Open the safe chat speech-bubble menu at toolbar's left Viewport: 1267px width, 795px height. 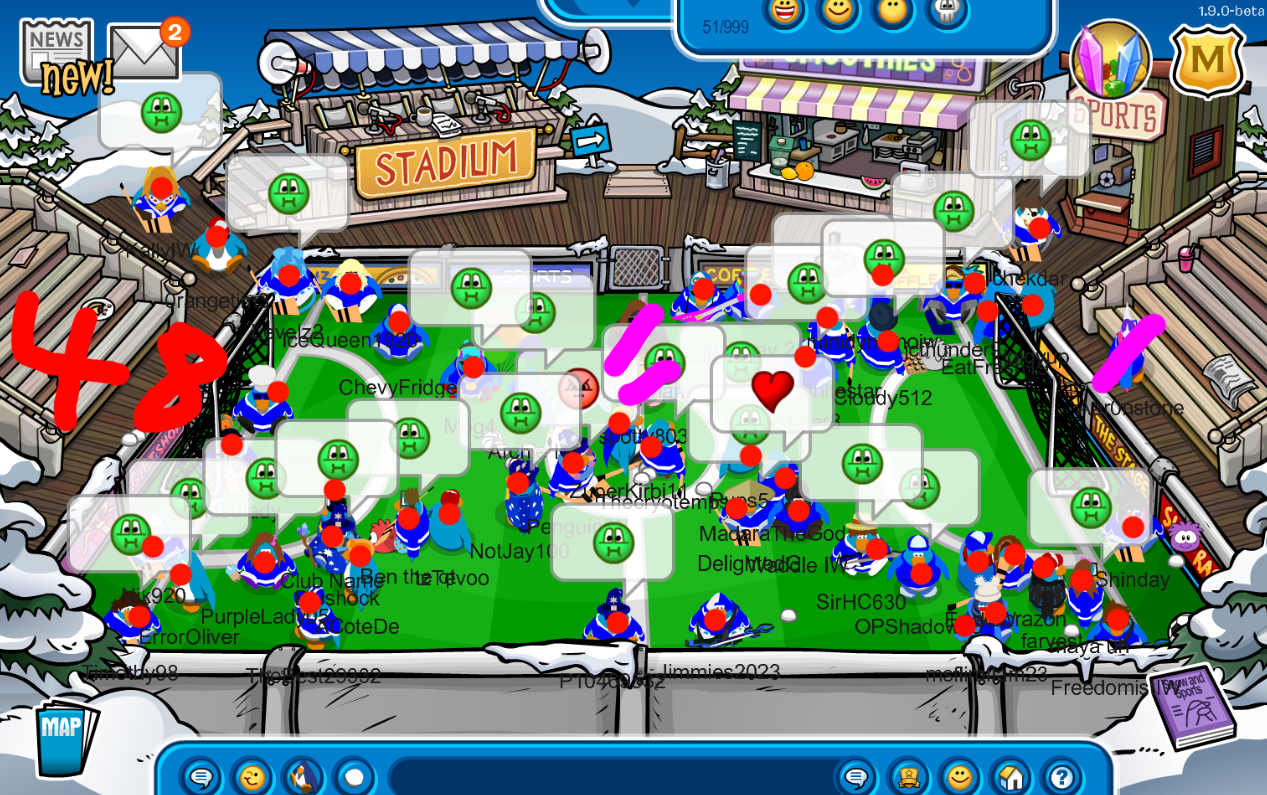point(201,777)
